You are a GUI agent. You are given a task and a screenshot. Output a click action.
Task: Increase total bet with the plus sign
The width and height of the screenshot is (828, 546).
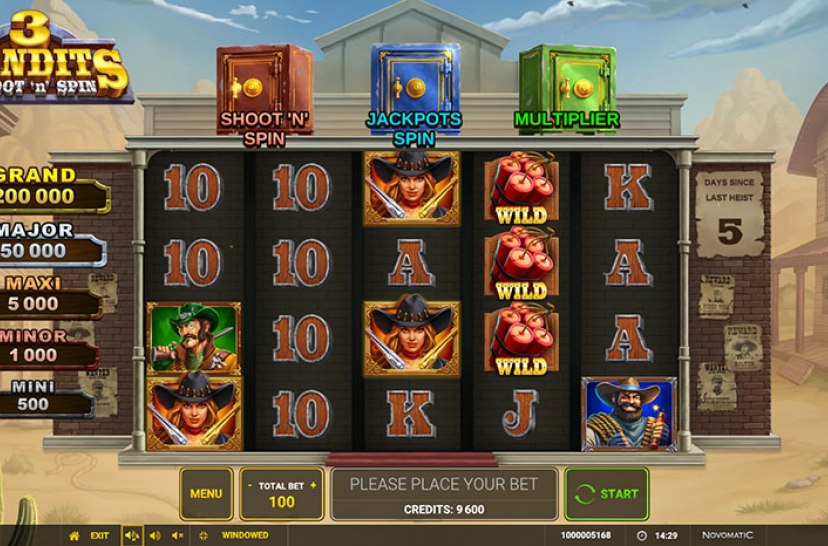click(x=313, y=485)
